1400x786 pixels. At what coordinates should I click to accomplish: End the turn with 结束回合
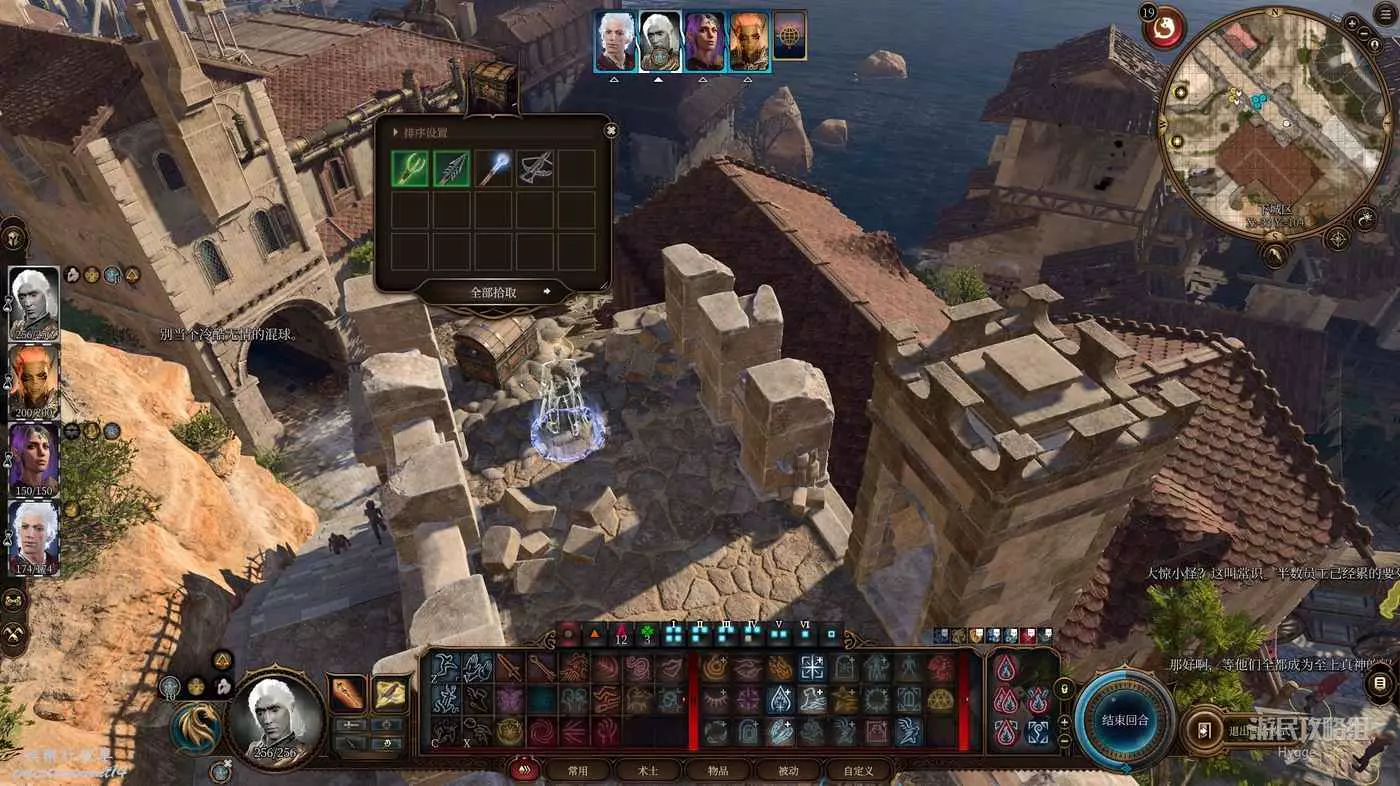point(1125,719)
